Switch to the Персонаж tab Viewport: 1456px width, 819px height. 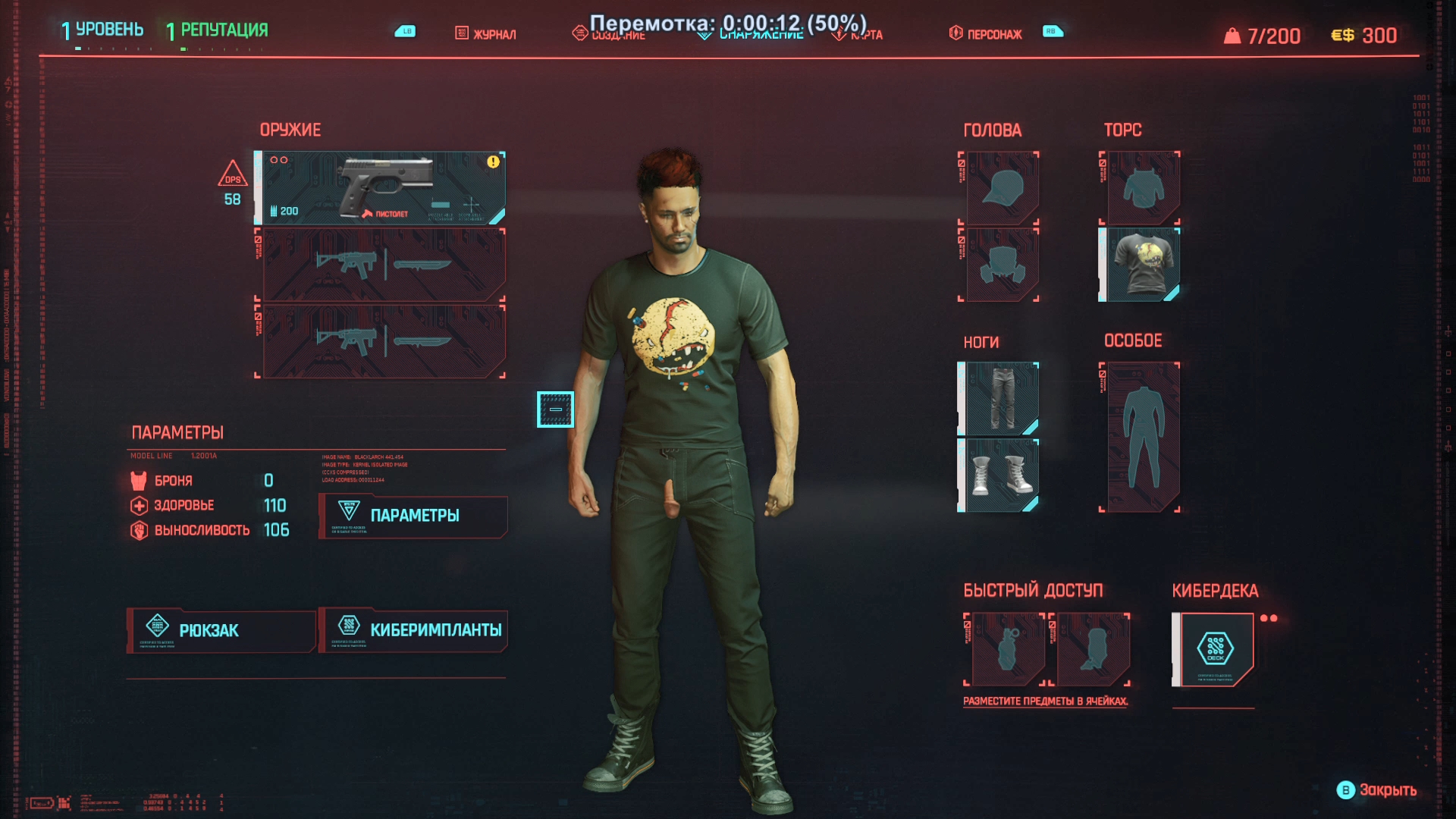point(986,34)
